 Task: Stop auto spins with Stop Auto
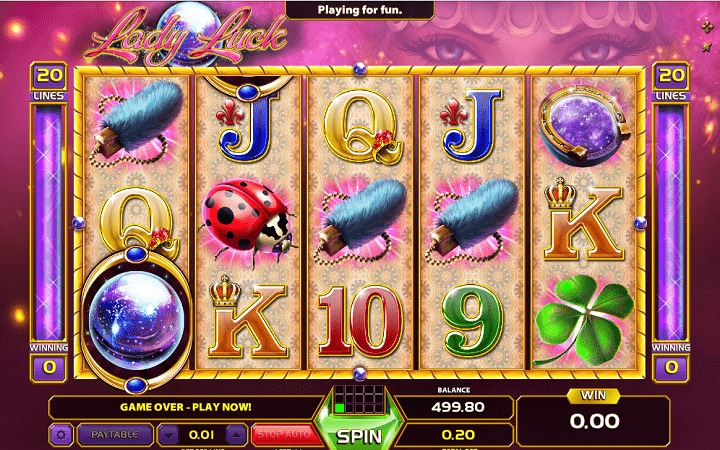[x=281, y=435]
